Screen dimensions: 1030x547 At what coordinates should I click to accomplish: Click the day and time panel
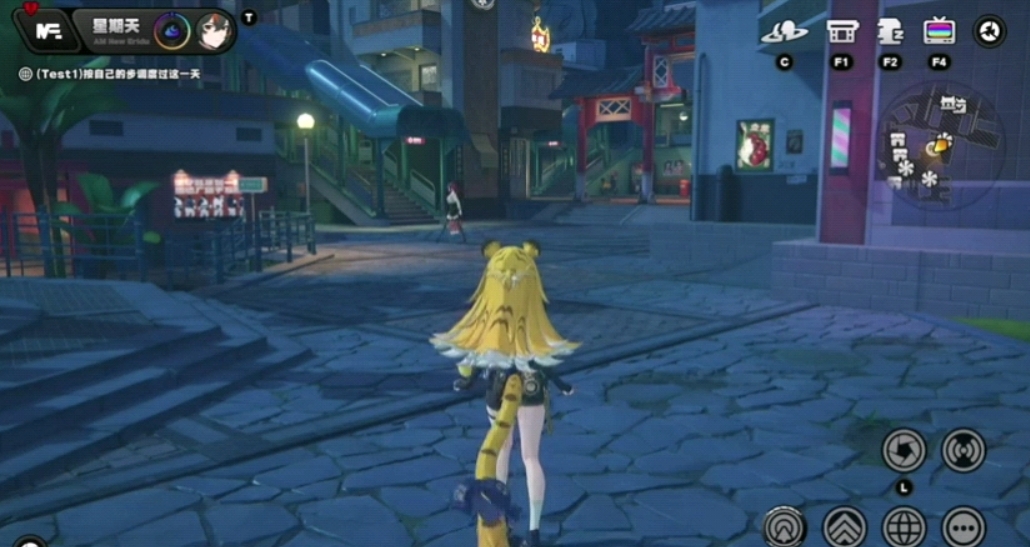point(118,31)
